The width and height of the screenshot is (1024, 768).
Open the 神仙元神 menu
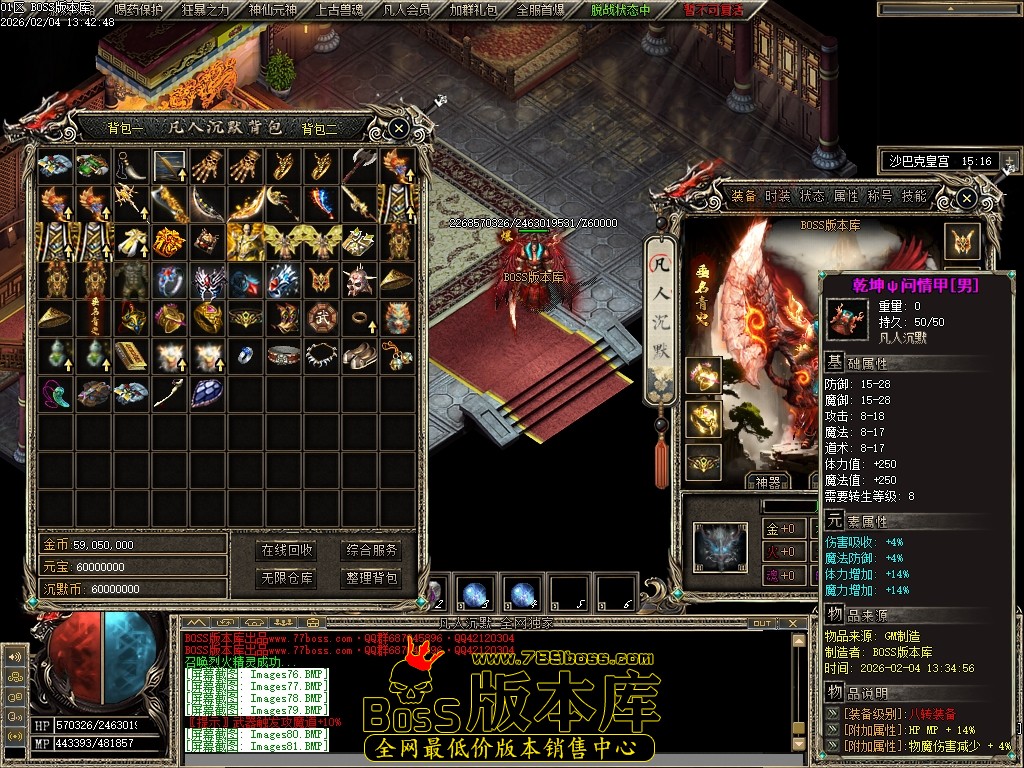pyautogui.click(x=273, y=10)
